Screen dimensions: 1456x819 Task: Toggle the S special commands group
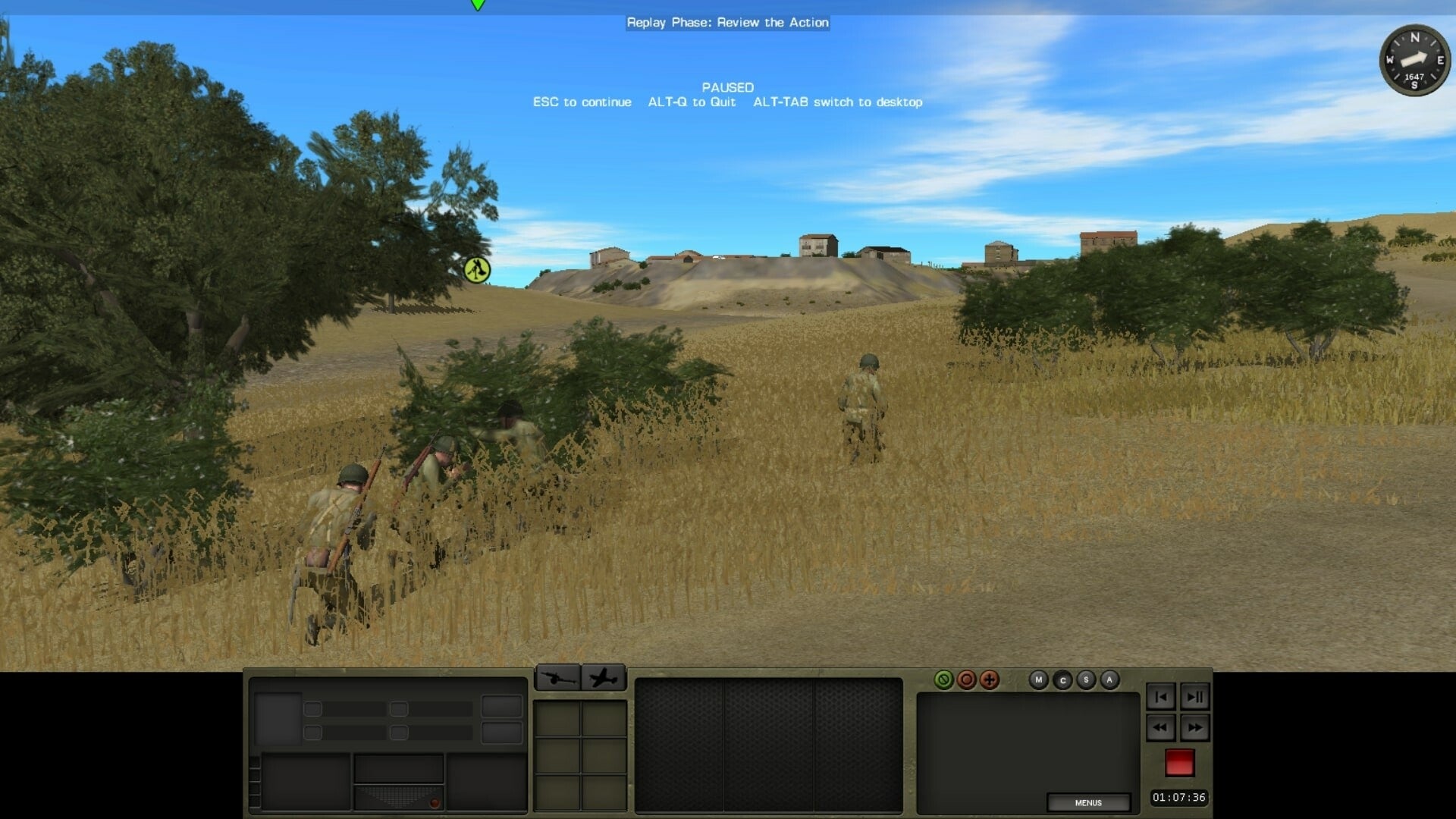[x=1086, y=679]
